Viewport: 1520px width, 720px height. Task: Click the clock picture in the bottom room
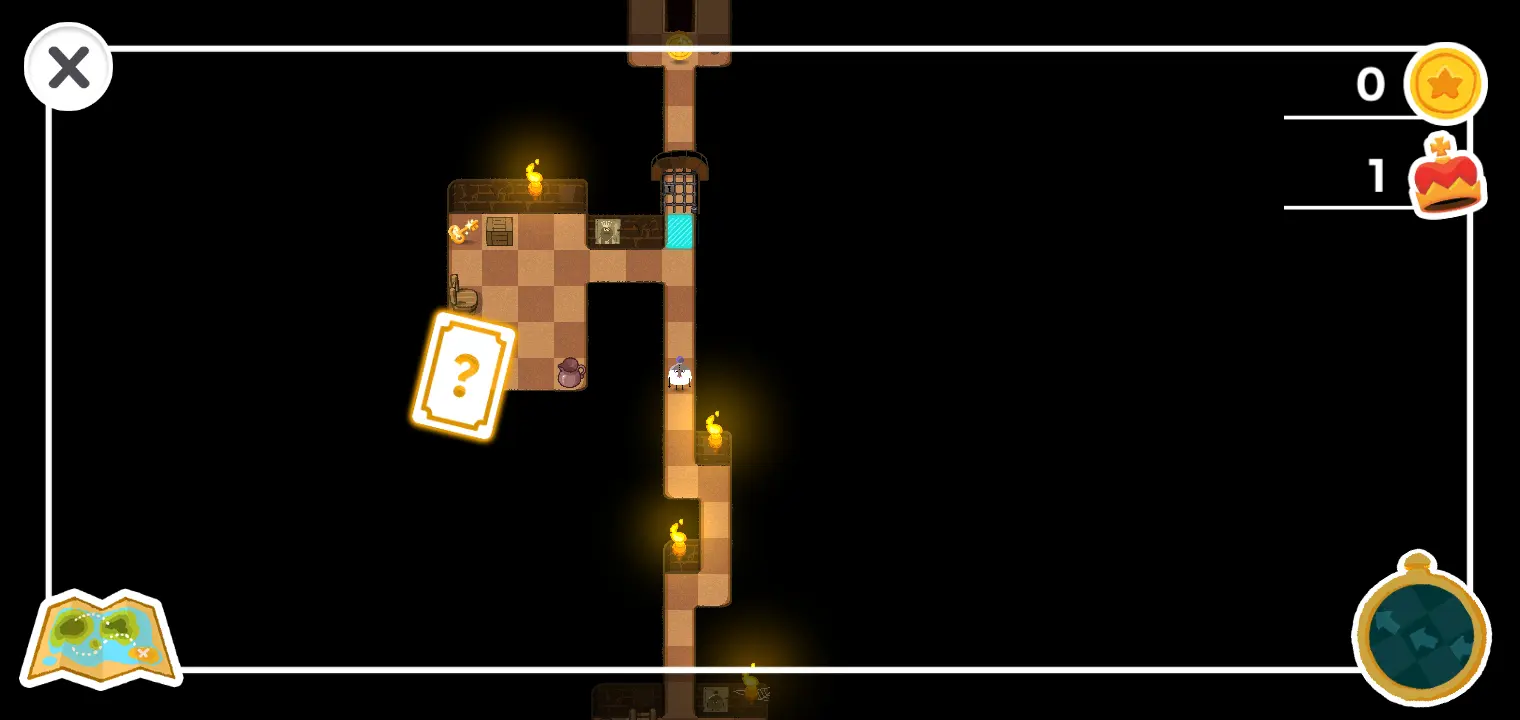pos(716,701)
